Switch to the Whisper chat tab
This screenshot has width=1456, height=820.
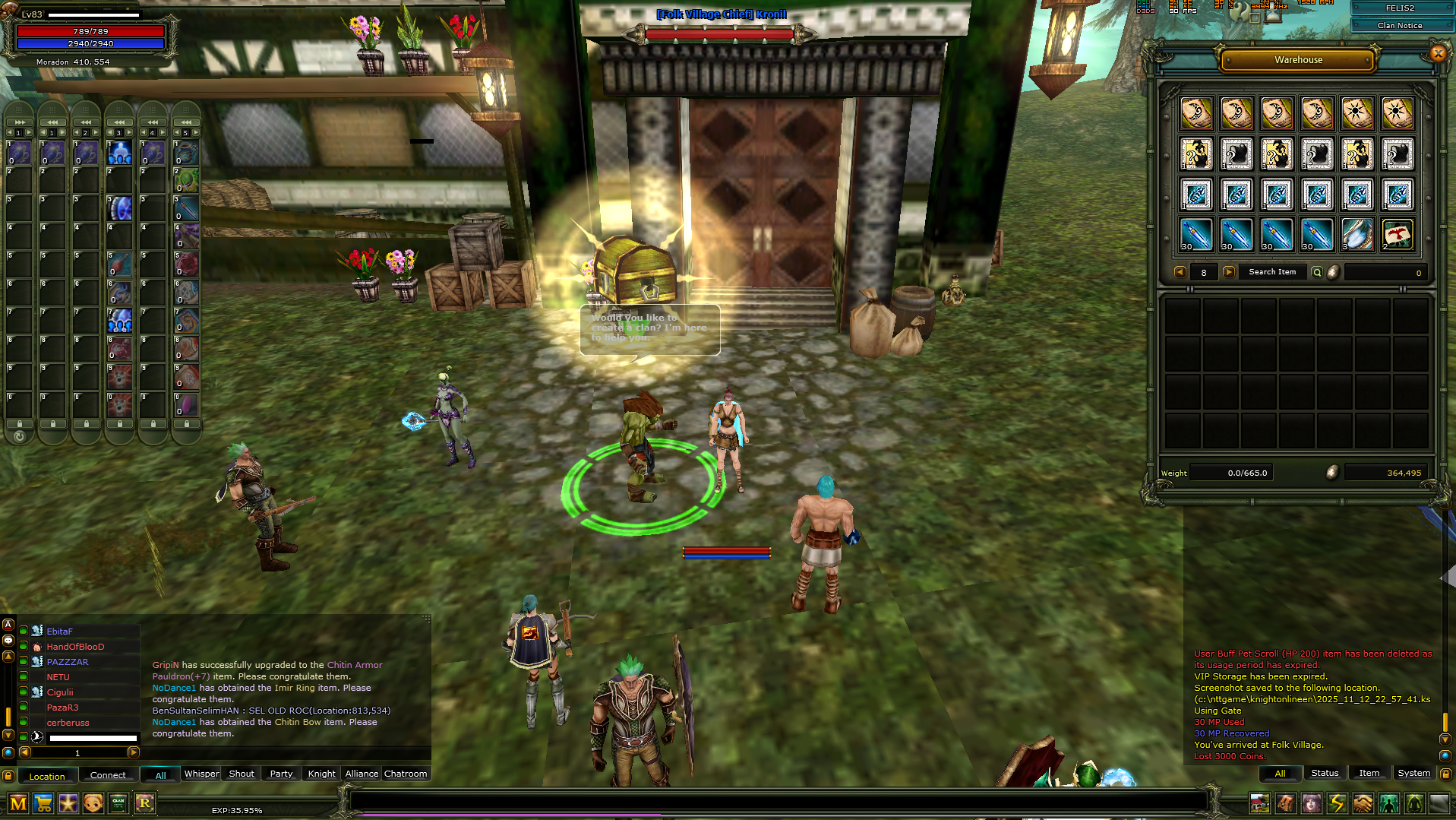pos(201,774)
